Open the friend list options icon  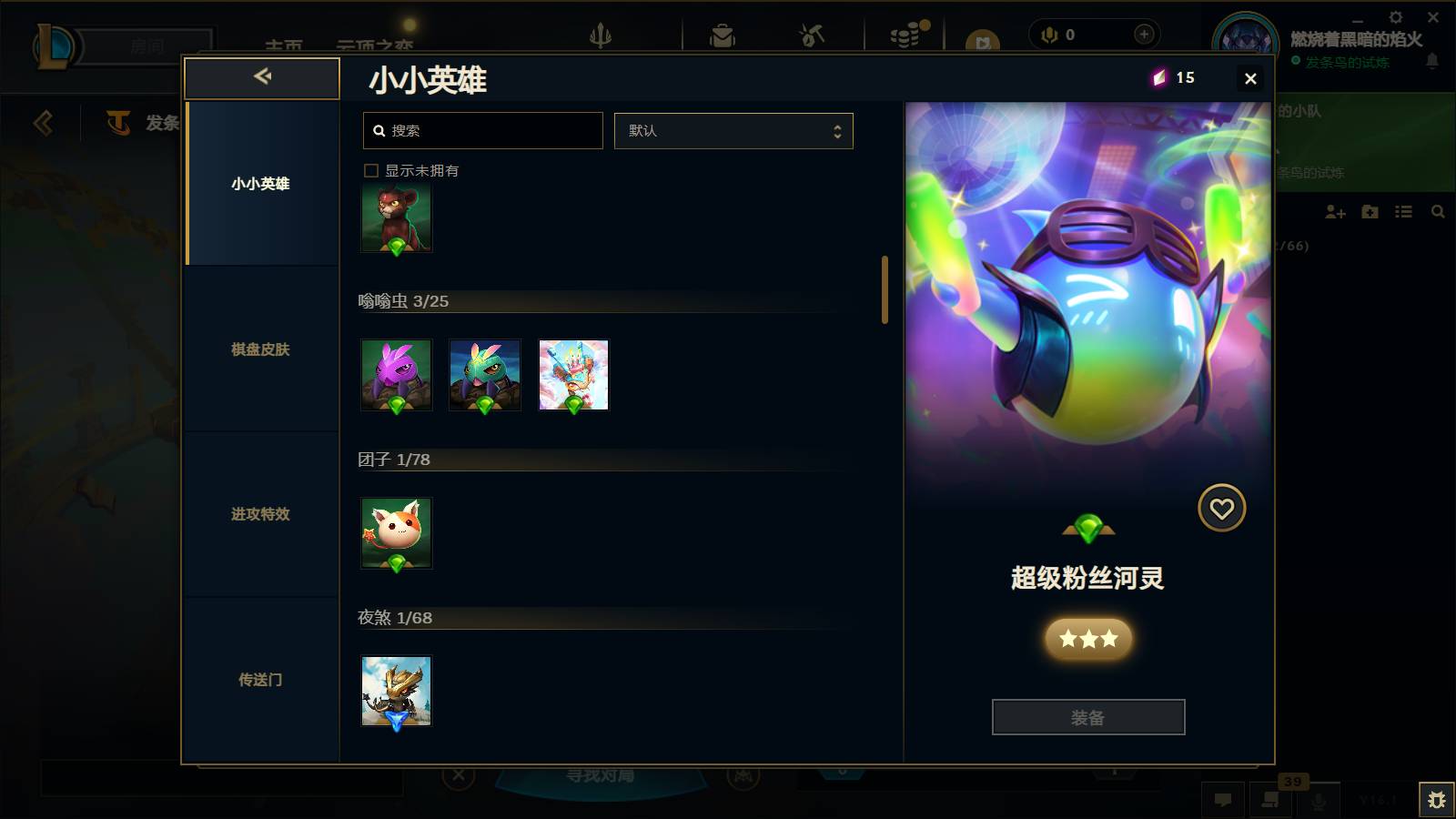[1404, 212]
